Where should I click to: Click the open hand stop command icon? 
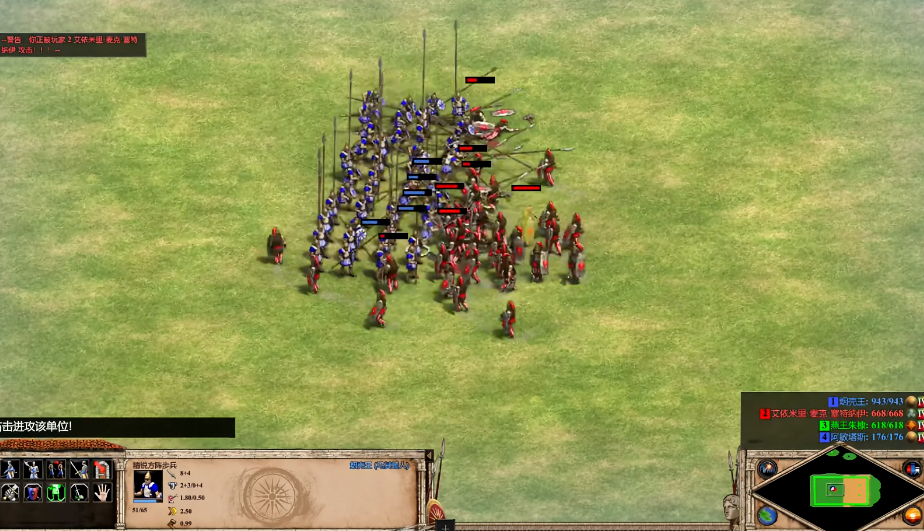tap(102, 492)
